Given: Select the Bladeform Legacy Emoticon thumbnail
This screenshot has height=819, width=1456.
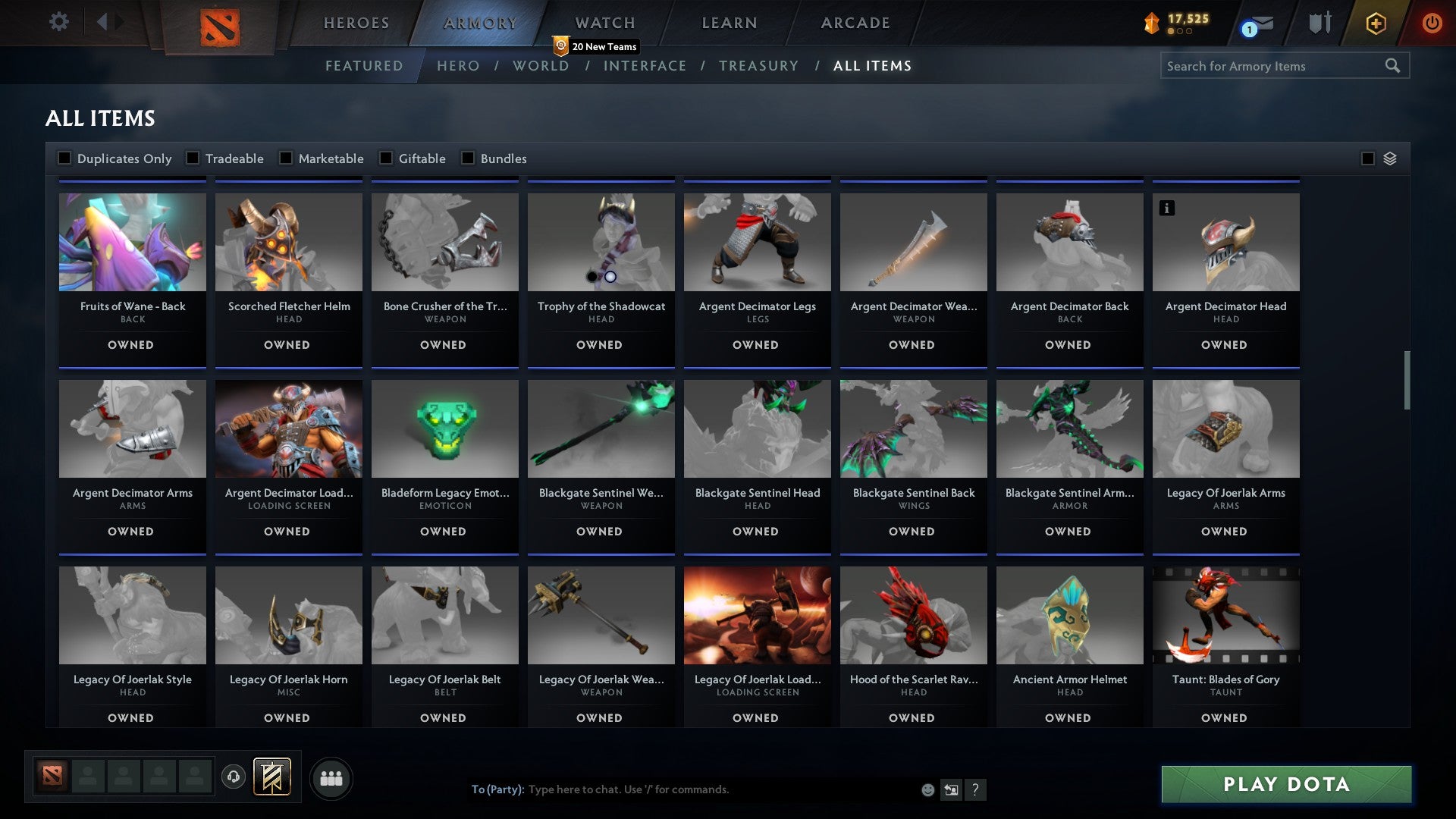Looking at the screenshot, I should tap(444, 428).
